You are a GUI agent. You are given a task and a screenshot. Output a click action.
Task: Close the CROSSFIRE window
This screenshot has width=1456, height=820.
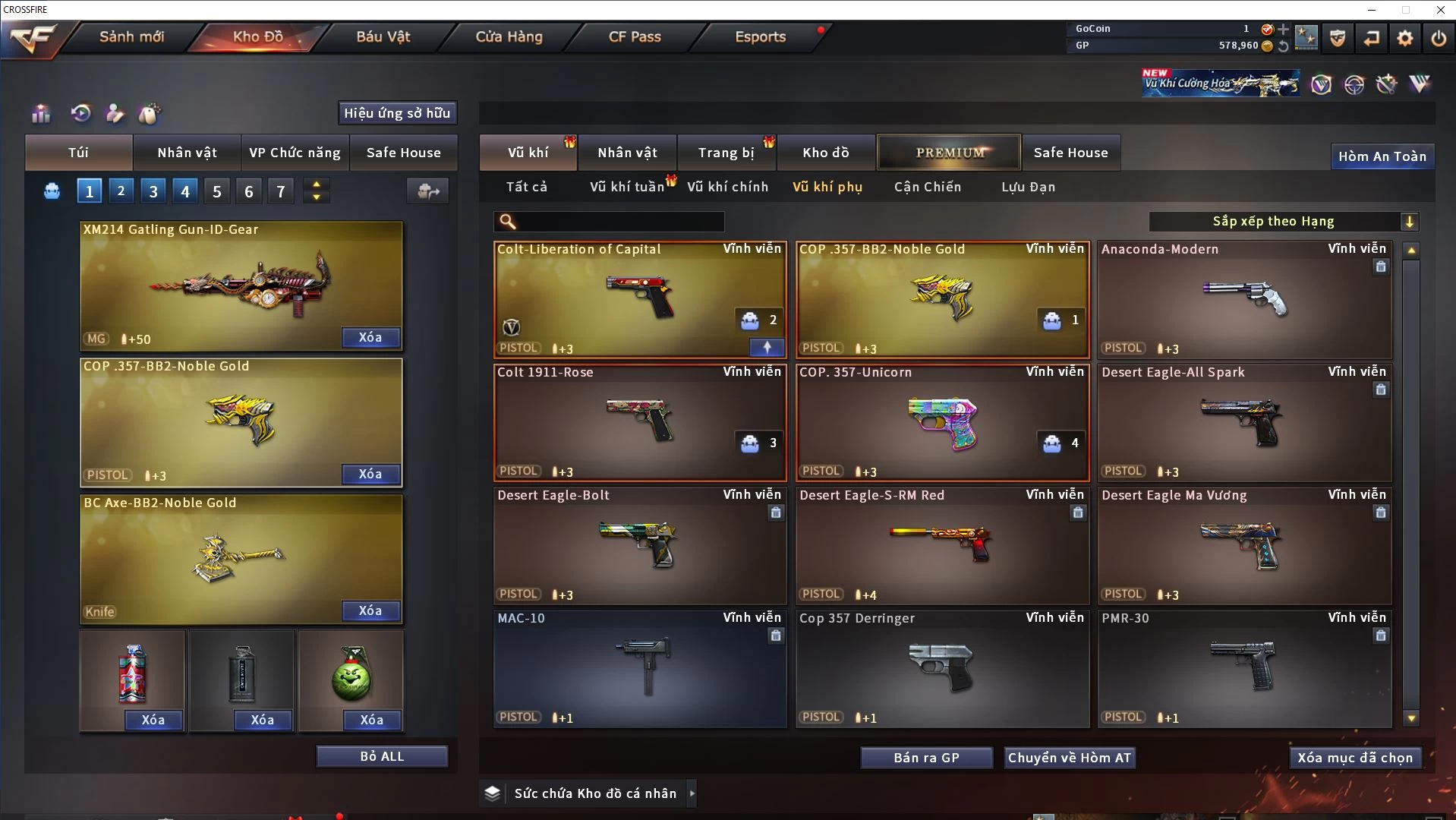pyautogui.click(x=1440, y=10)
